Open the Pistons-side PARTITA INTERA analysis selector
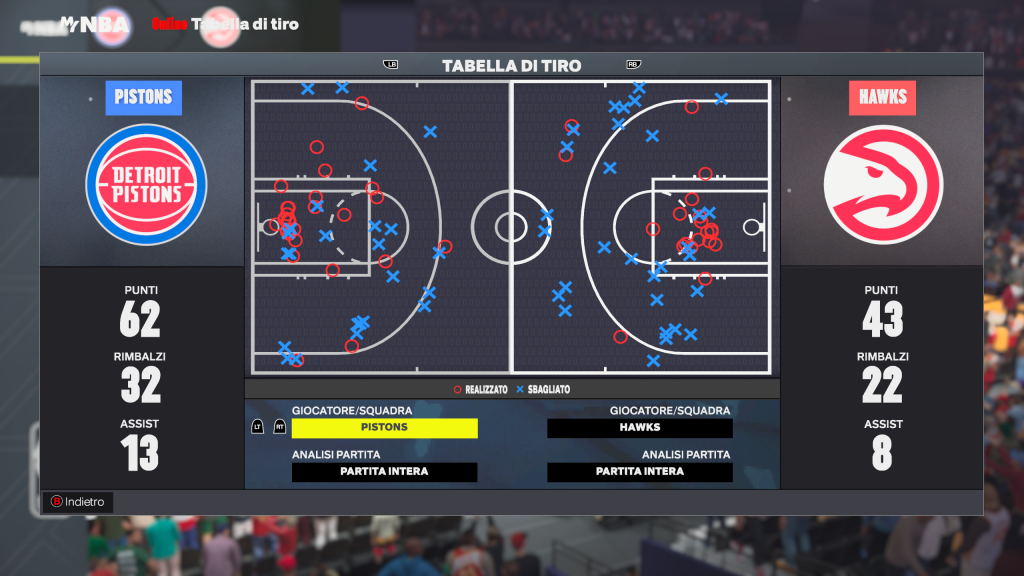1024x576 pixels. (x=384, y=472)
